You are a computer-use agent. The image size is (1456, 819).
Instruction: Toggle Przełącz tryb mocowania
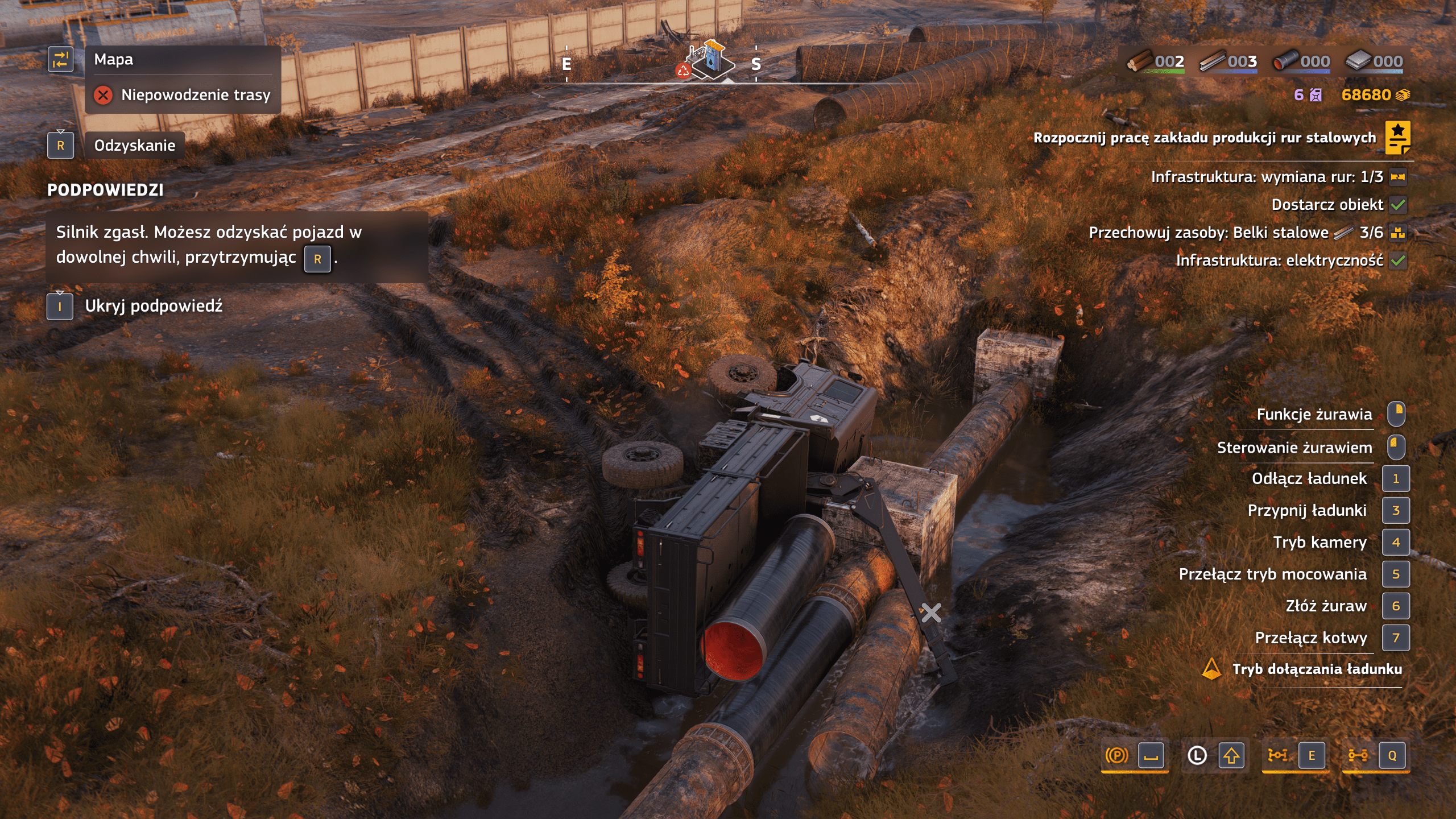[1272, 574]
